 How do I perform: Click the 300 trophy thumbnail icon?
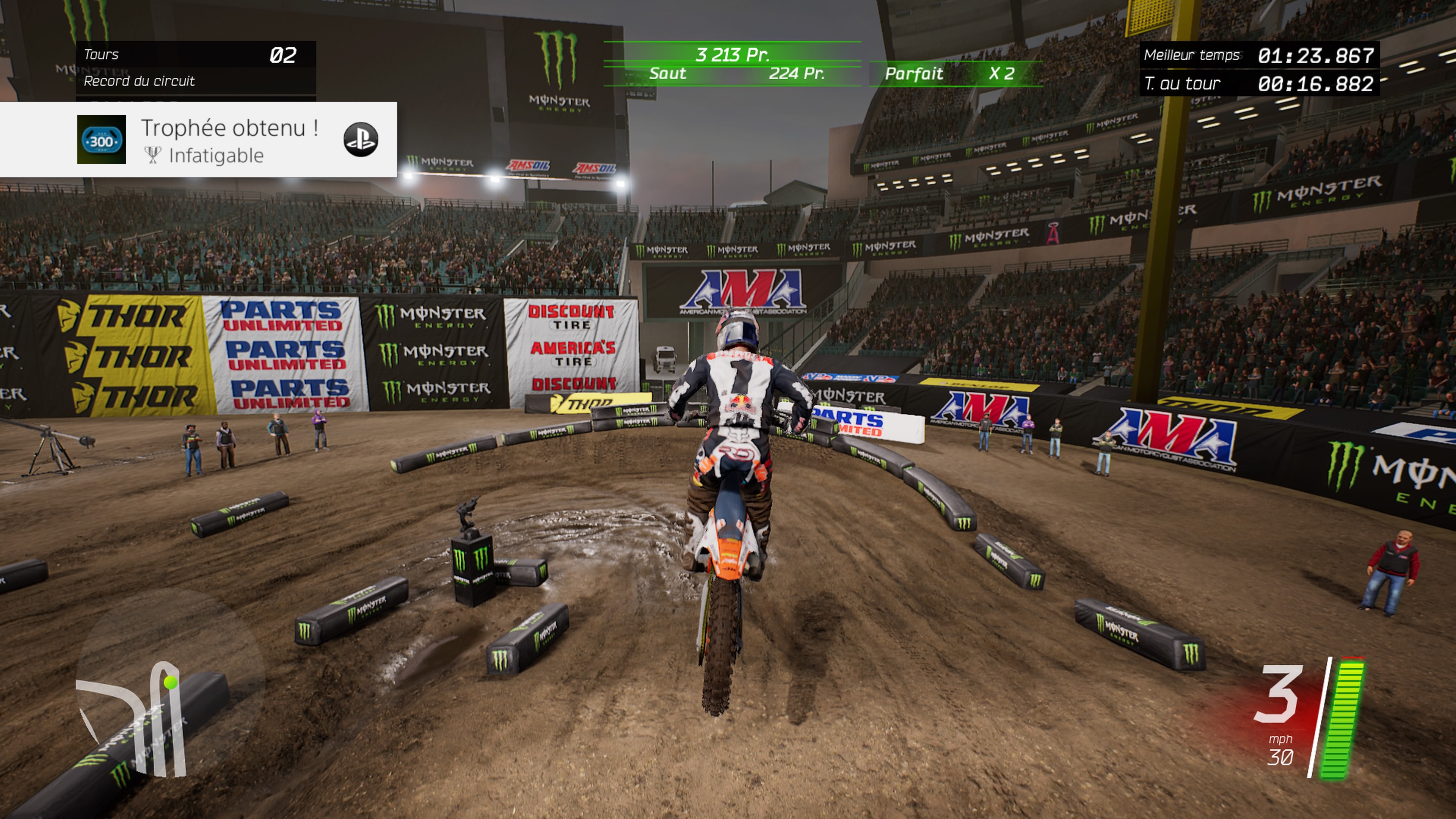[x=101, y=140]
